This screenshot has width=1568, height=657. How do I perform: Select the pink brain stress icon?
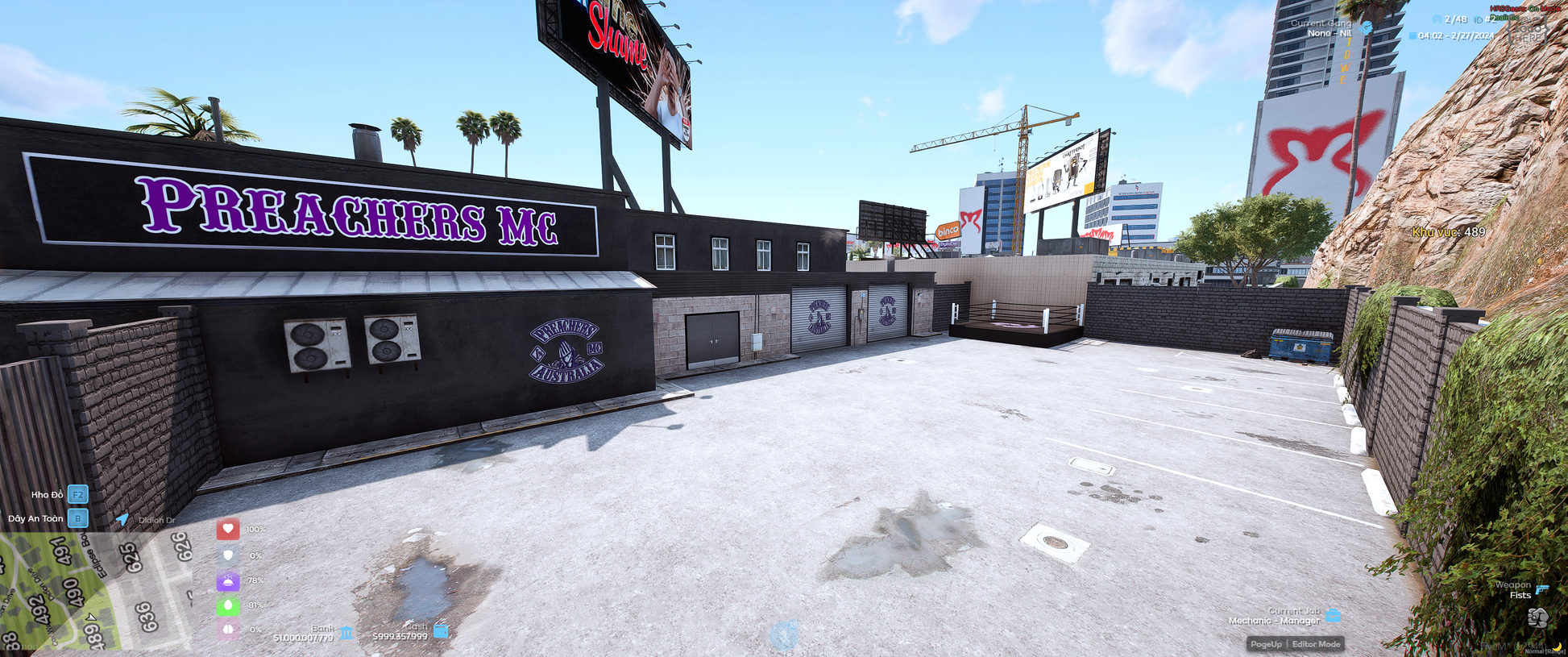tap(228, 629)
